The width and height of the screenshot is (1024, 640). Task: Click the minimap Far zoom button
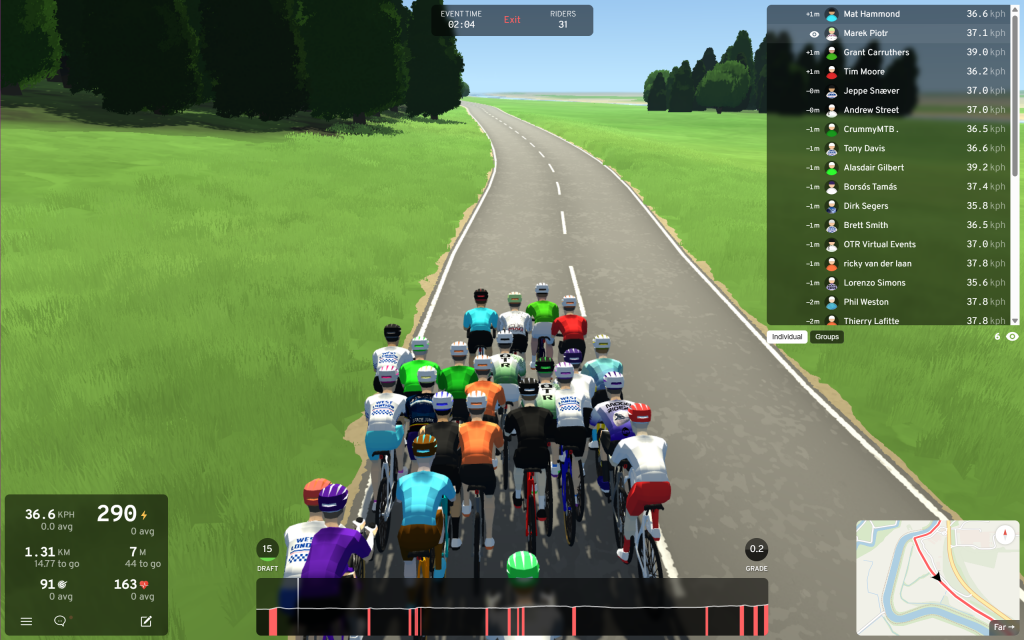(1002, 628)
